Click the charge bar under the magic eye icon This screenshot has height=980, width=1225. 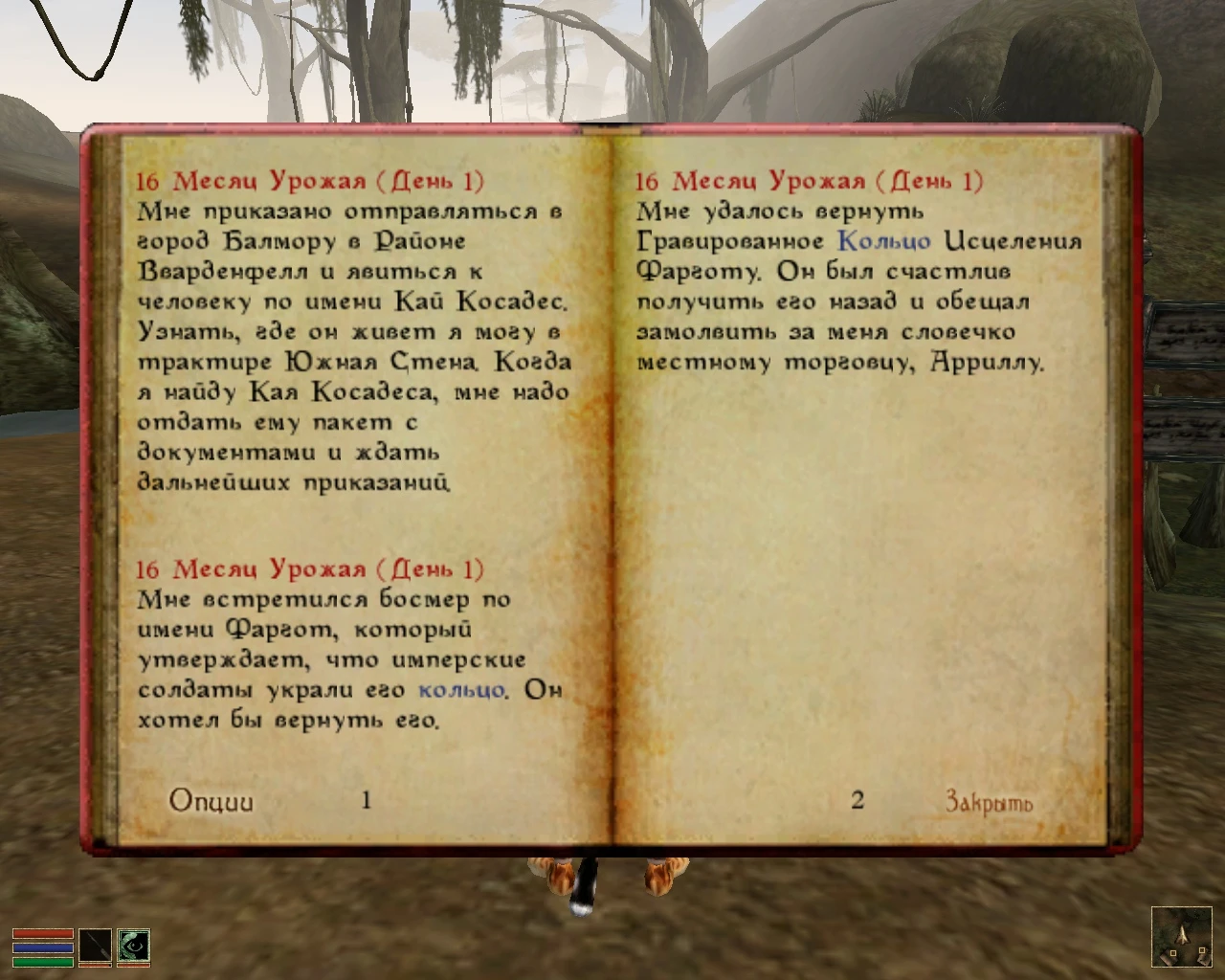133,965
